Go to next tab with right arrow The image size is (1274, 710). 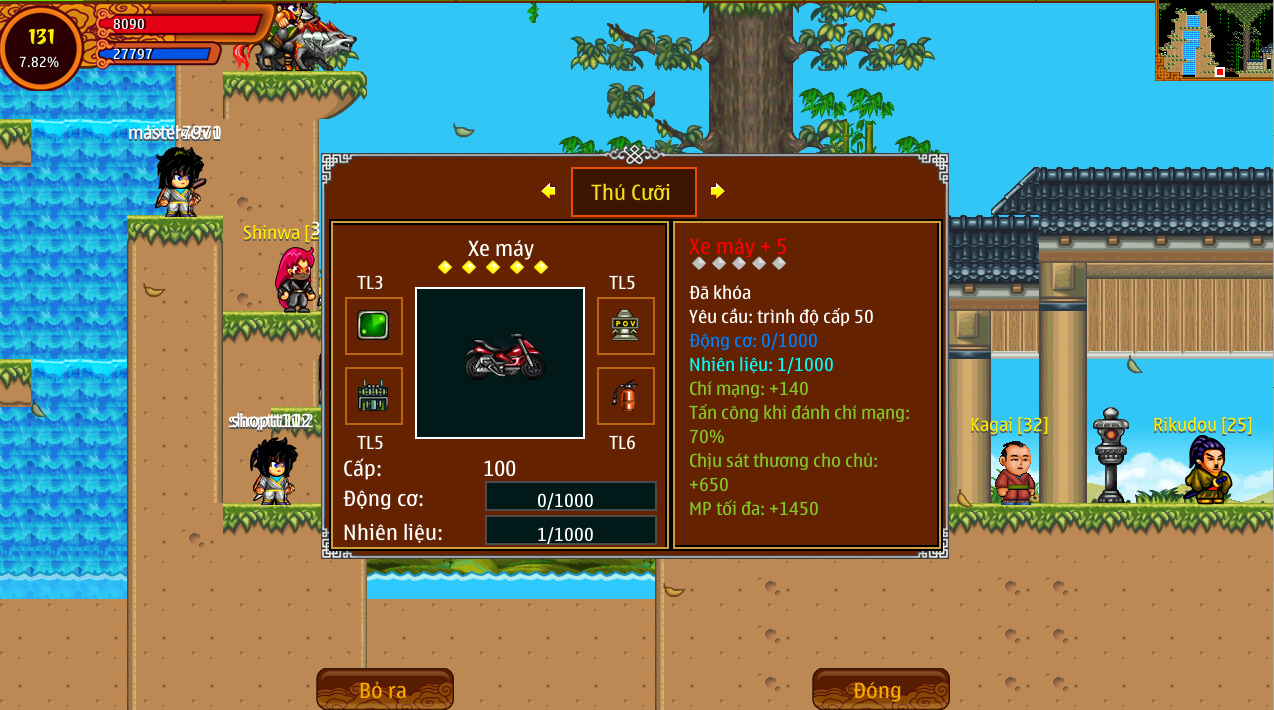click(x=717, y=191)
